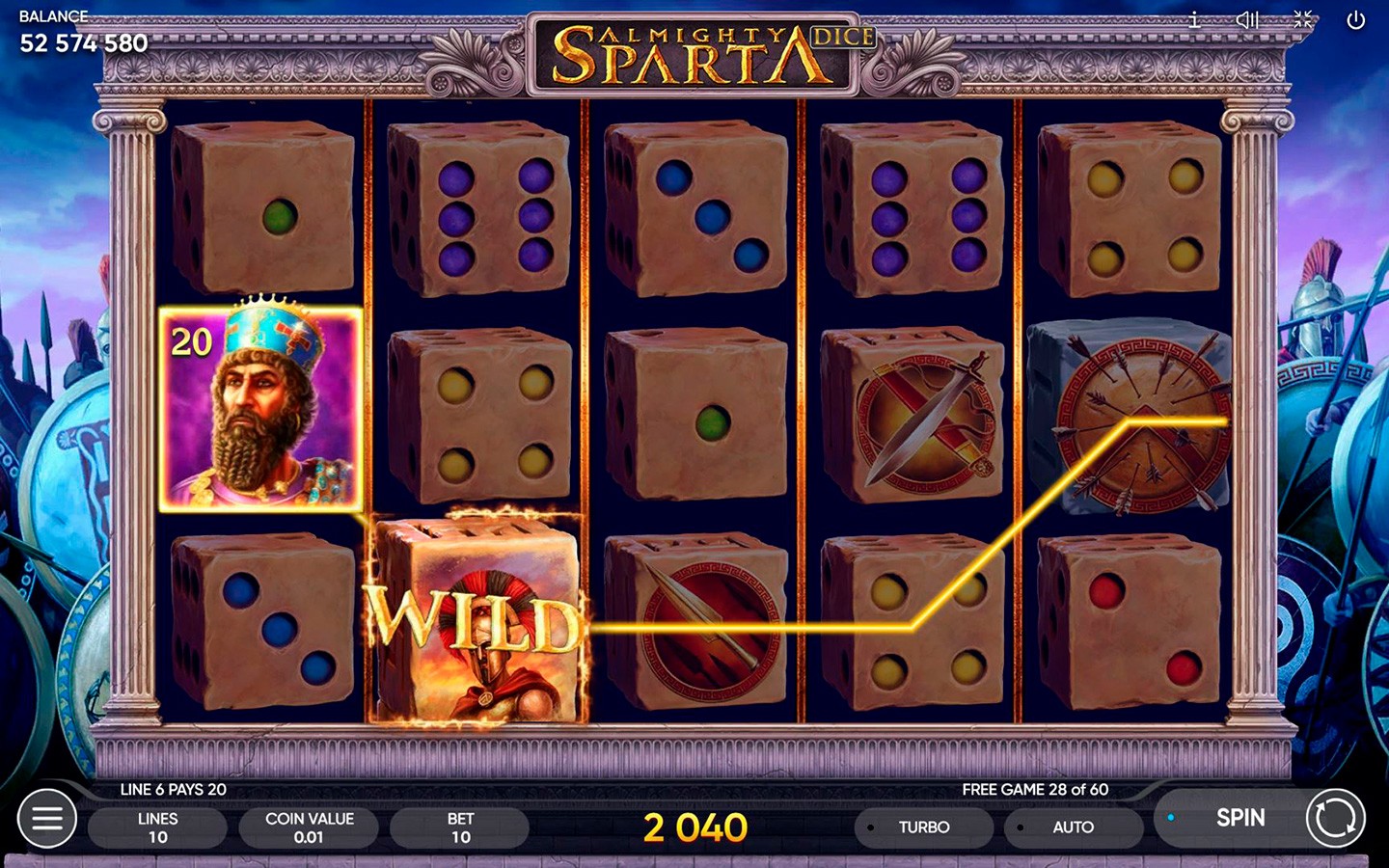The height and width of the screenshot is (868, 1389).
Task: Spin the reels
Action: 1240,818
